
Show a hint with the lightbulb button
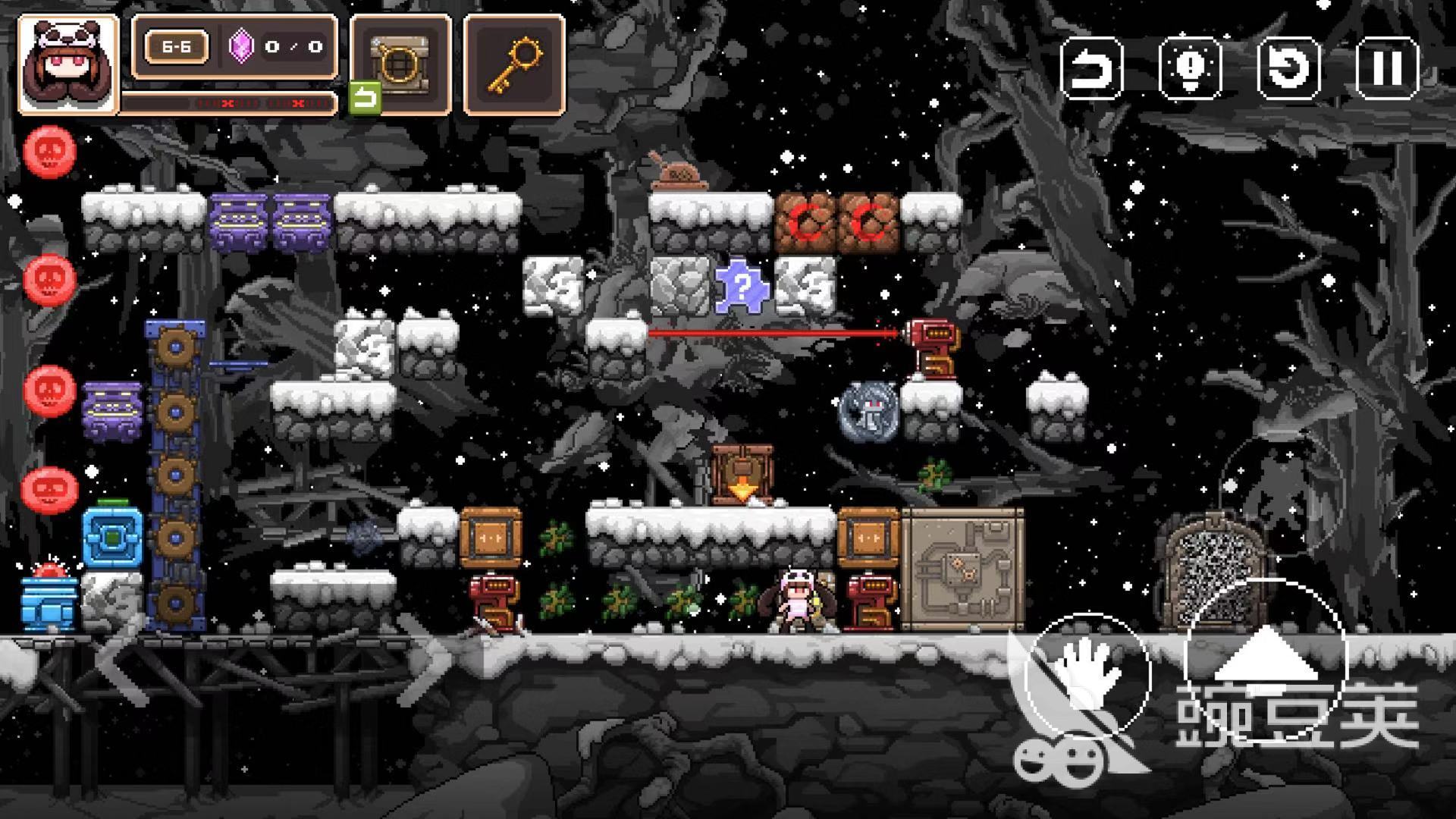point(1190,68)
